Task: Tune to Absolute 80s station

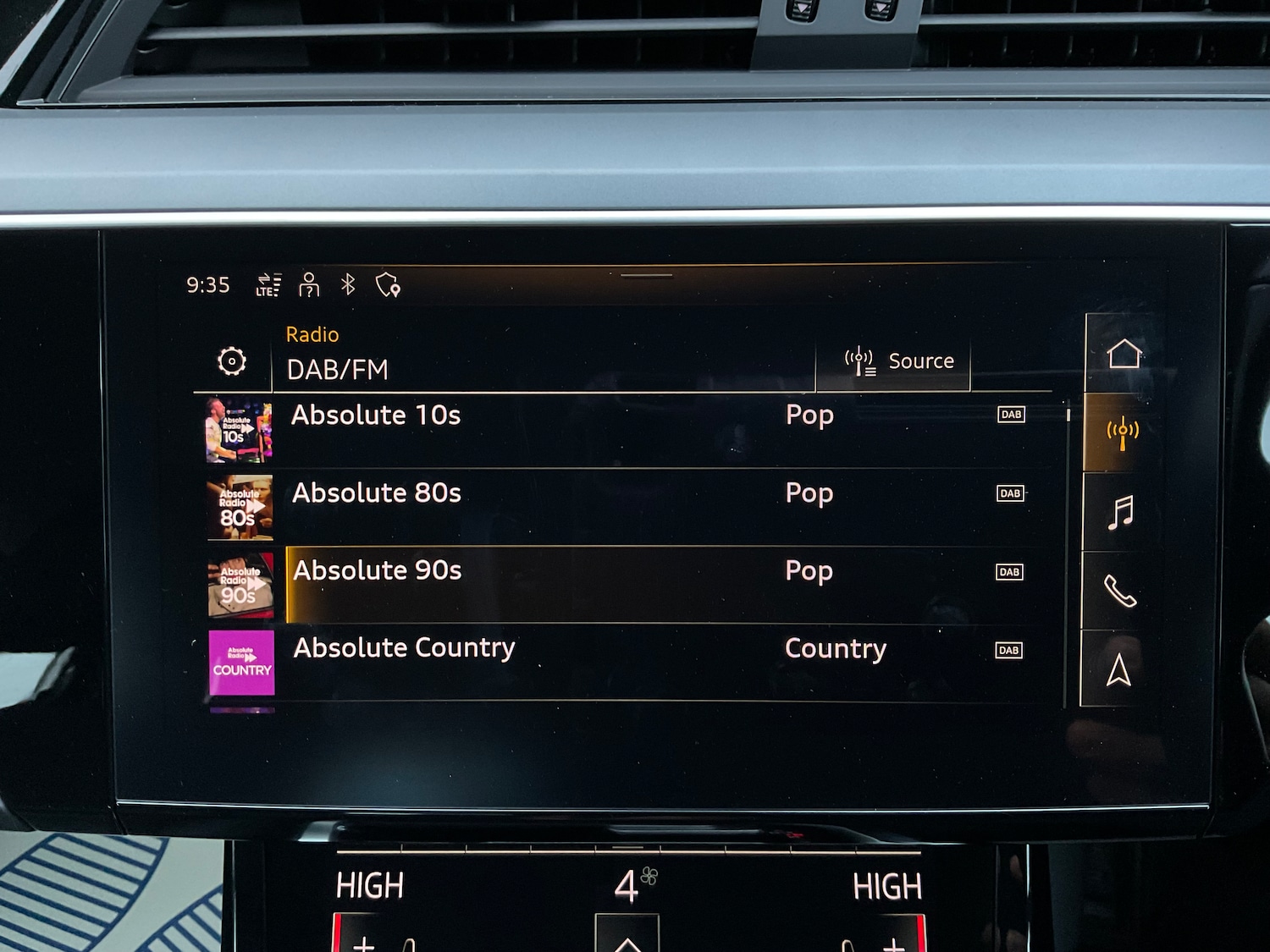Action: 377,493
